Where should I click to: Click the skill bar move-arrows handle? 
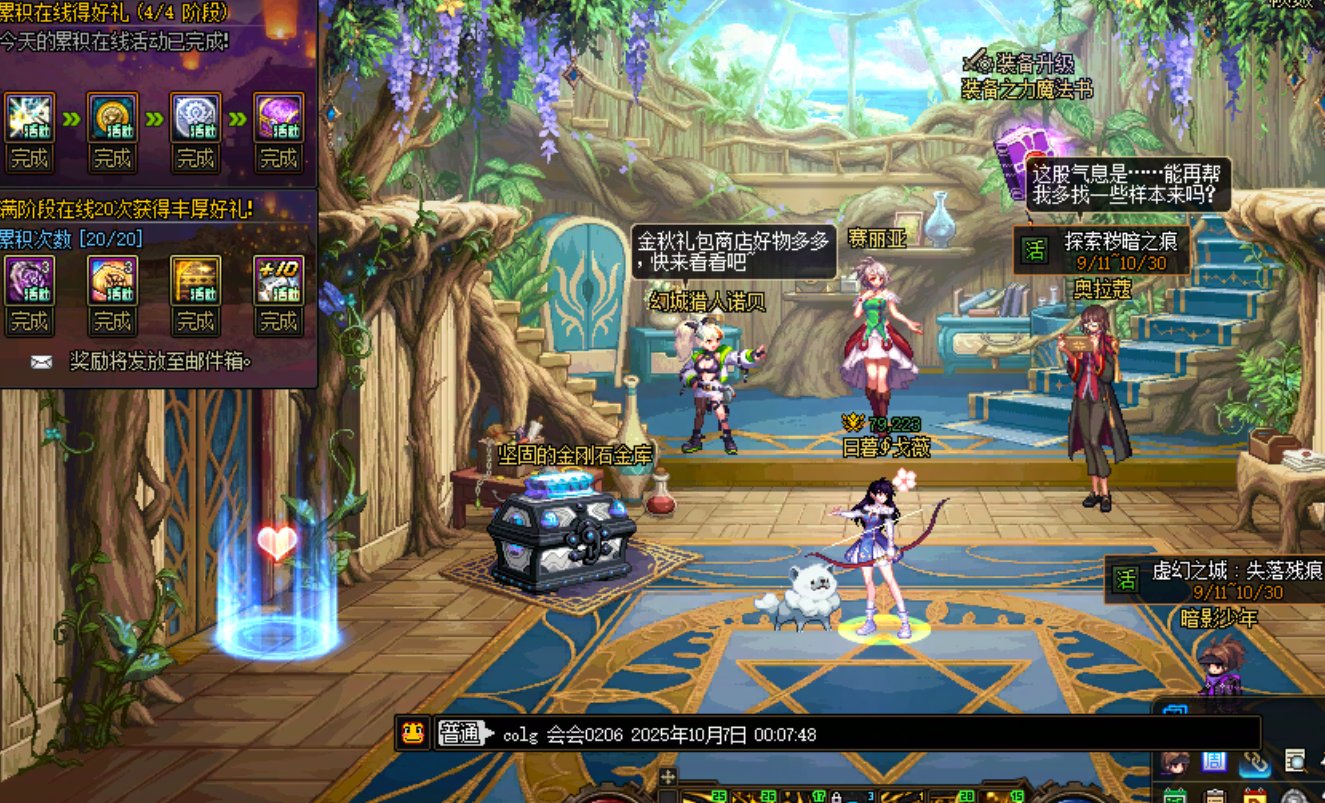coord(668,777)
